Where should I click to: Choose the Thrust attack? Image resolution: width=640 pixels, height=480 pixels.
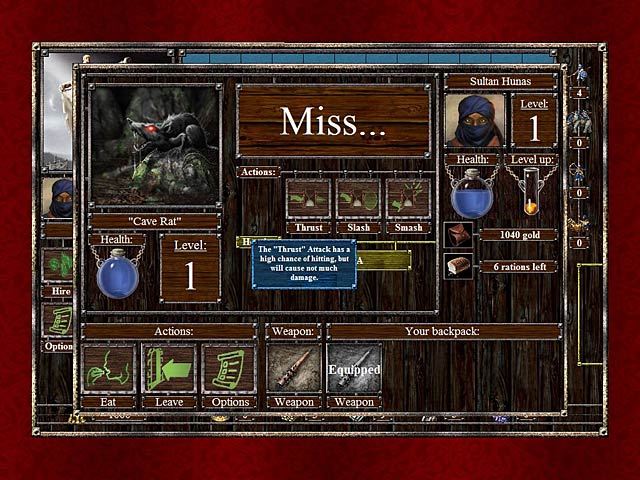308,199
